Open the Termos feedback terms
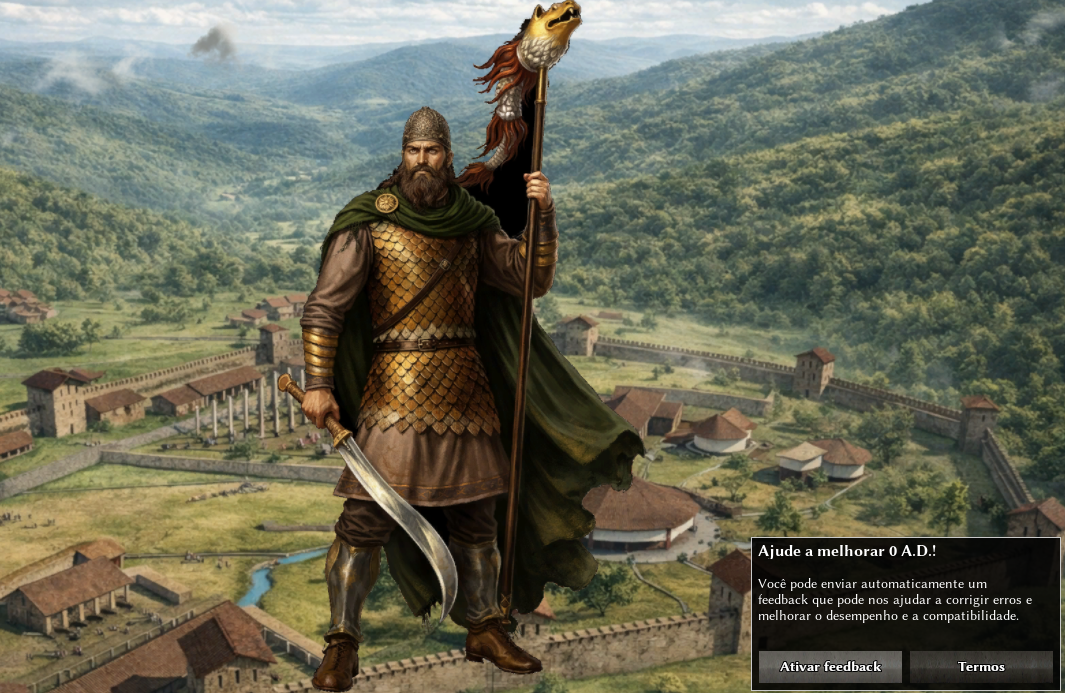Image resolution: width=1065 pixels, height=693 pixels. 981,666
